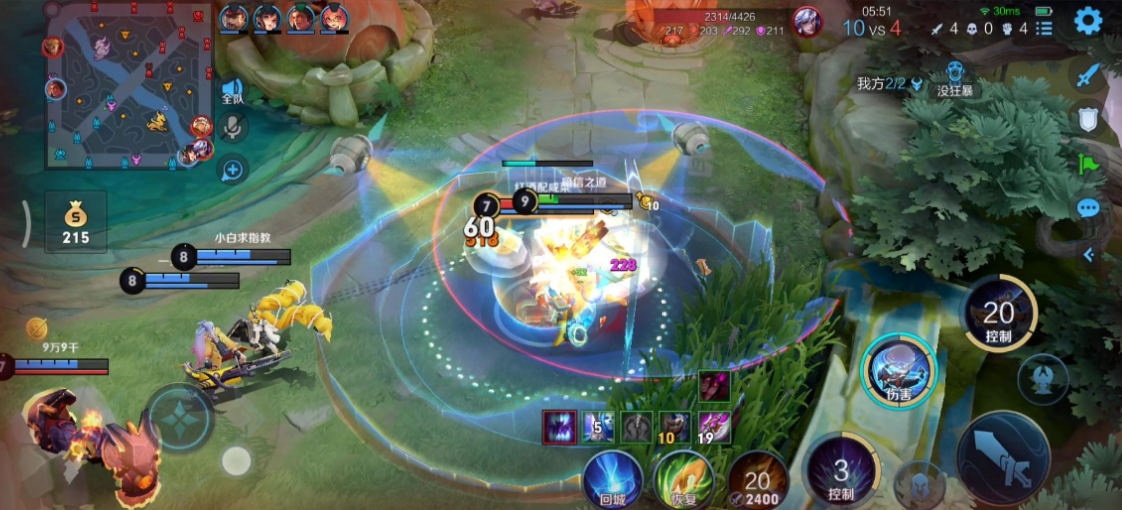Tap the minimap
The height and width of the screenshot is (510, 1122).
[128, 85]
